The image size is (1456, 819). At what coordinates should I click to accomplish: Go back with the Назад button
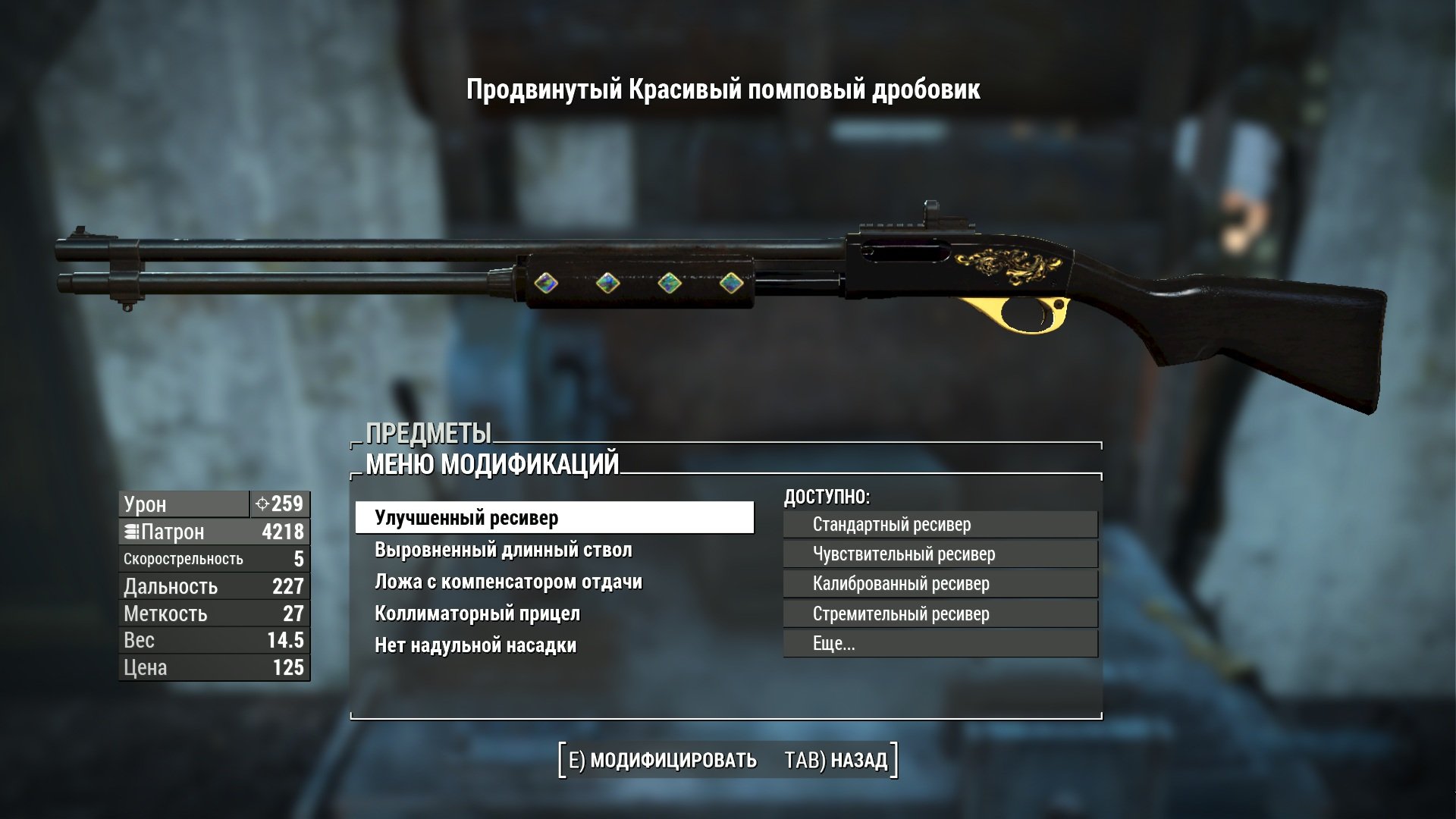pyautogui.click(x=836, y=760)
